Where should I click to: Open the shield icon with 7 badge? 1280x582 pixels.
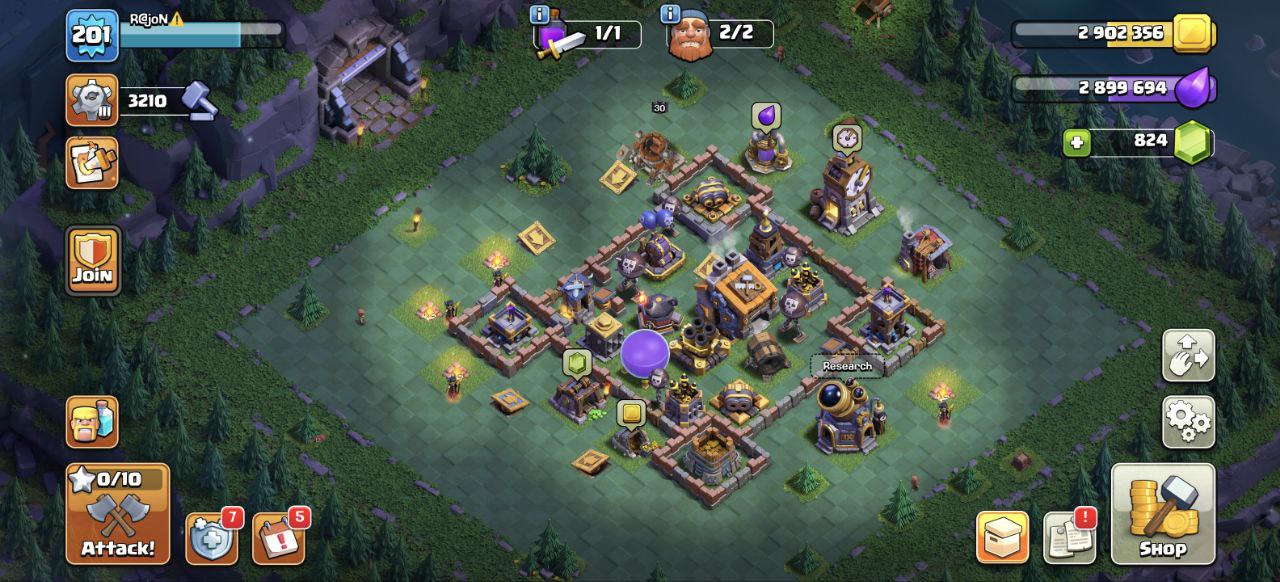tap(211, 538)
